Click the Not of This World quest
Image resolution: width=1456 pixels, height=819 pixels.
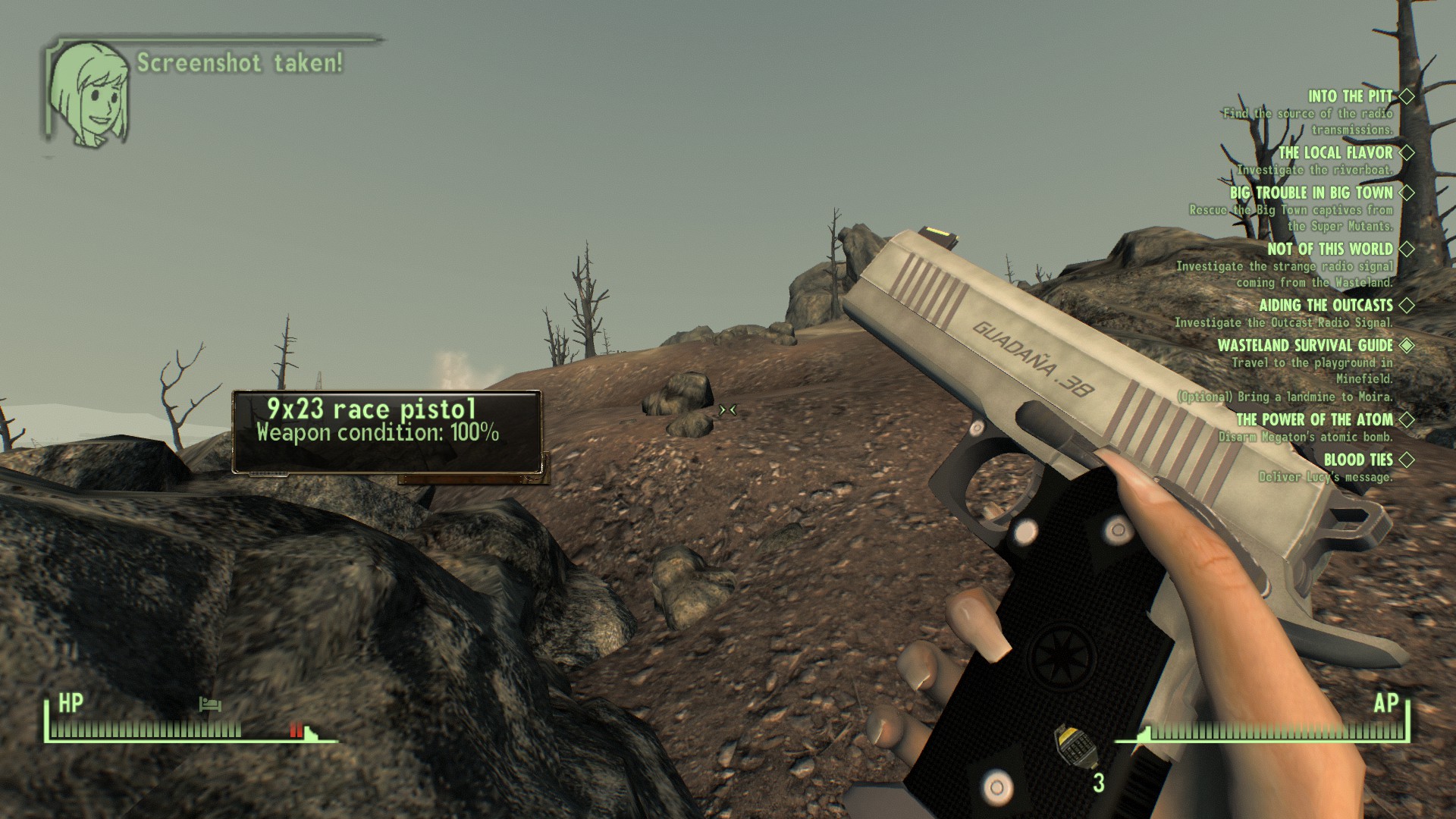coord(1329,249)
